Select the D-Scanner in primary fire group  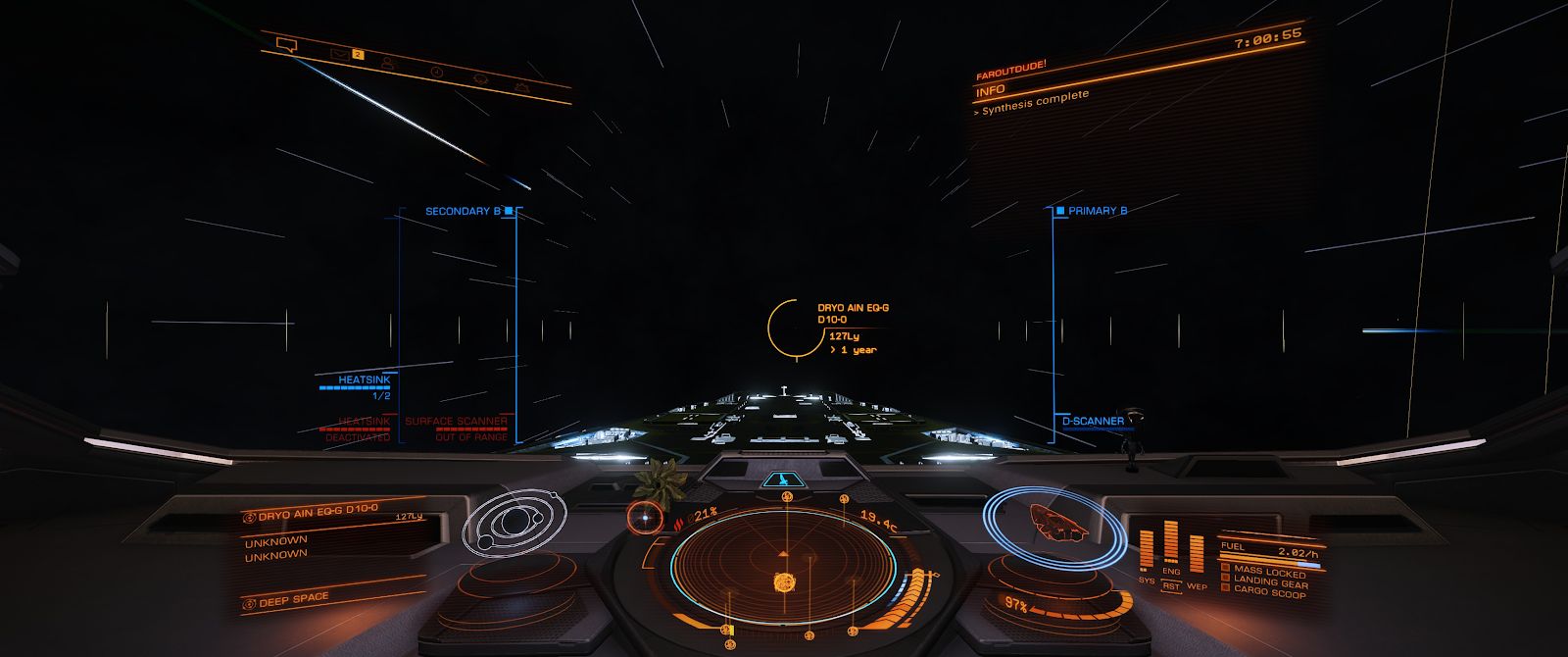(x=1093, y=422)
